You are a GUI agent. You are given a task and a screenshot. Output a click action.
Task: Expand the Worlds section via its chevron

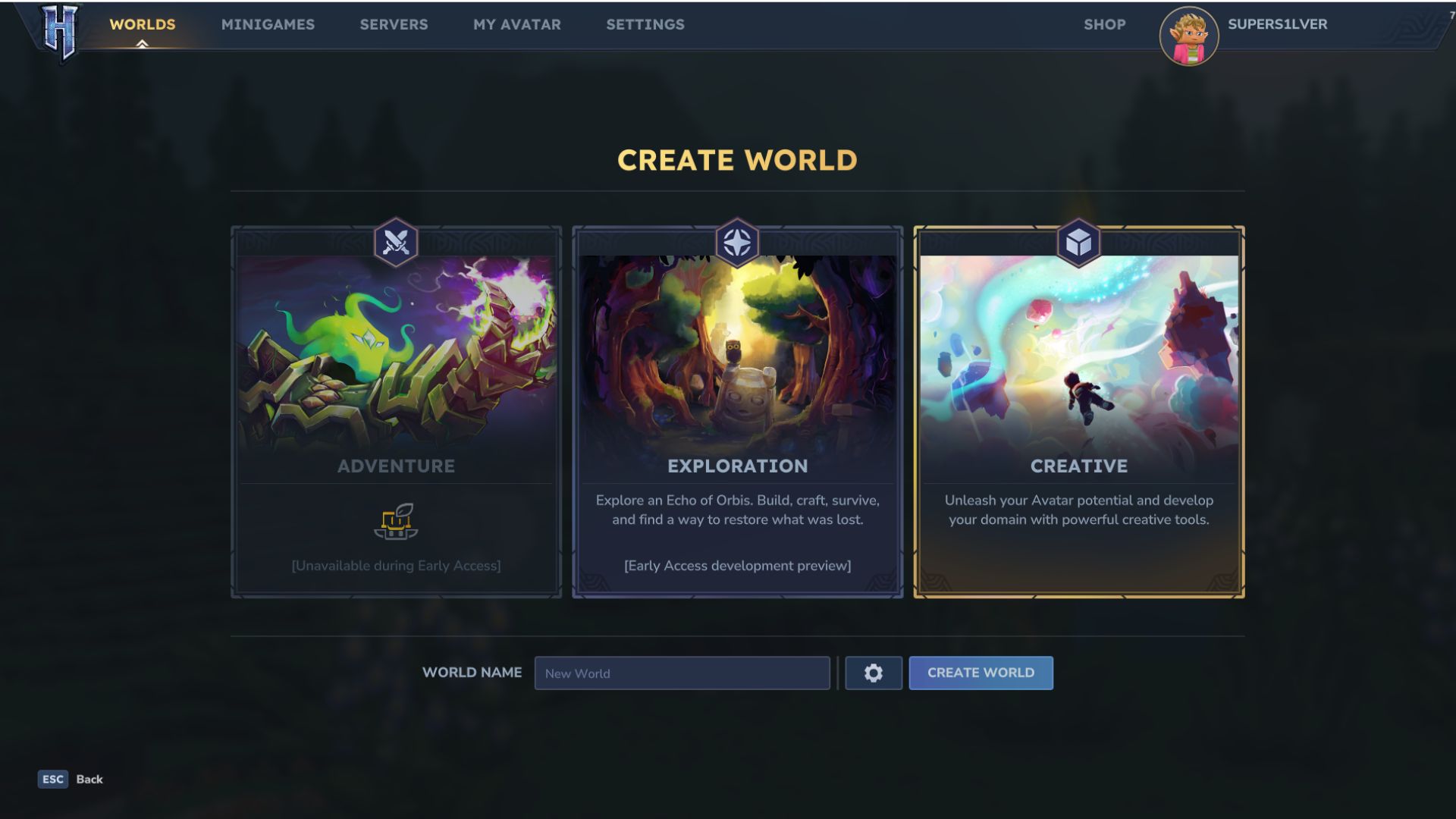point(141,42)
